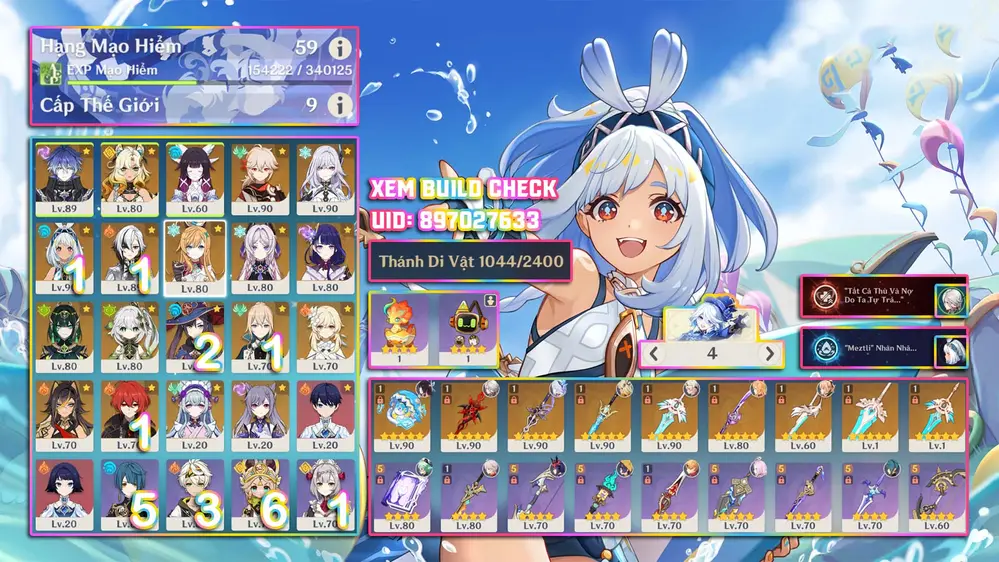The height and width of the screenshot is (562, 999).
Task: Open the Hạng Mạo Hiểm info icon
Action: [341, 48]
